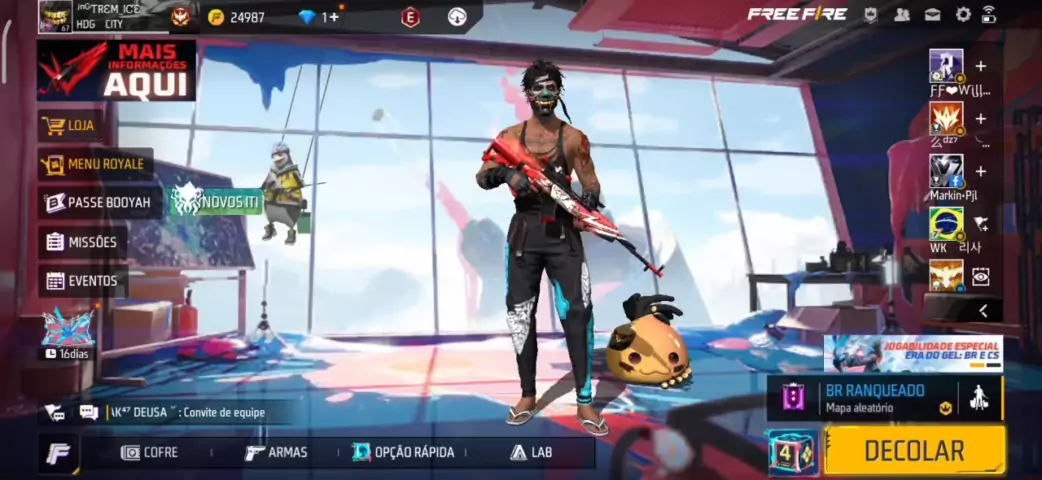Invite friend Markin-Pjl to the team

coord(981,171)
